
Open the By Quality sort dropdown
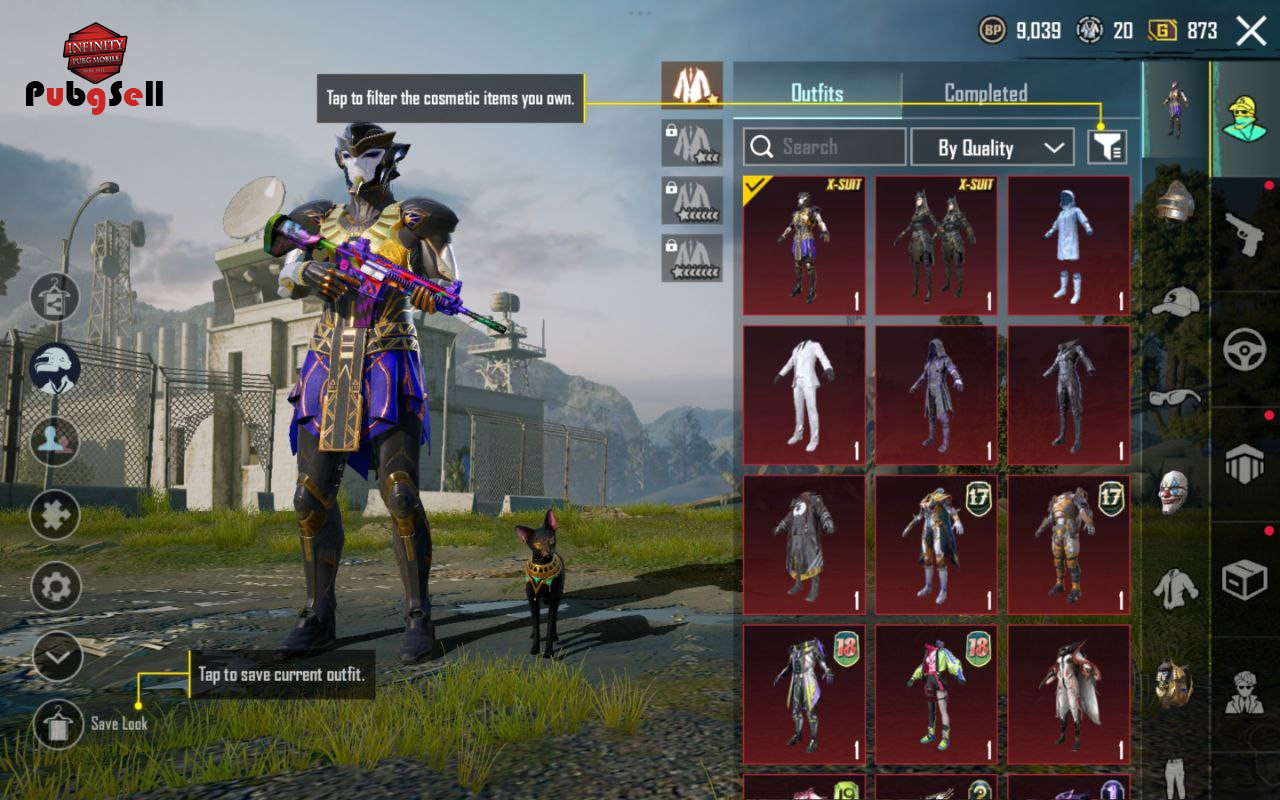point(992,148)
